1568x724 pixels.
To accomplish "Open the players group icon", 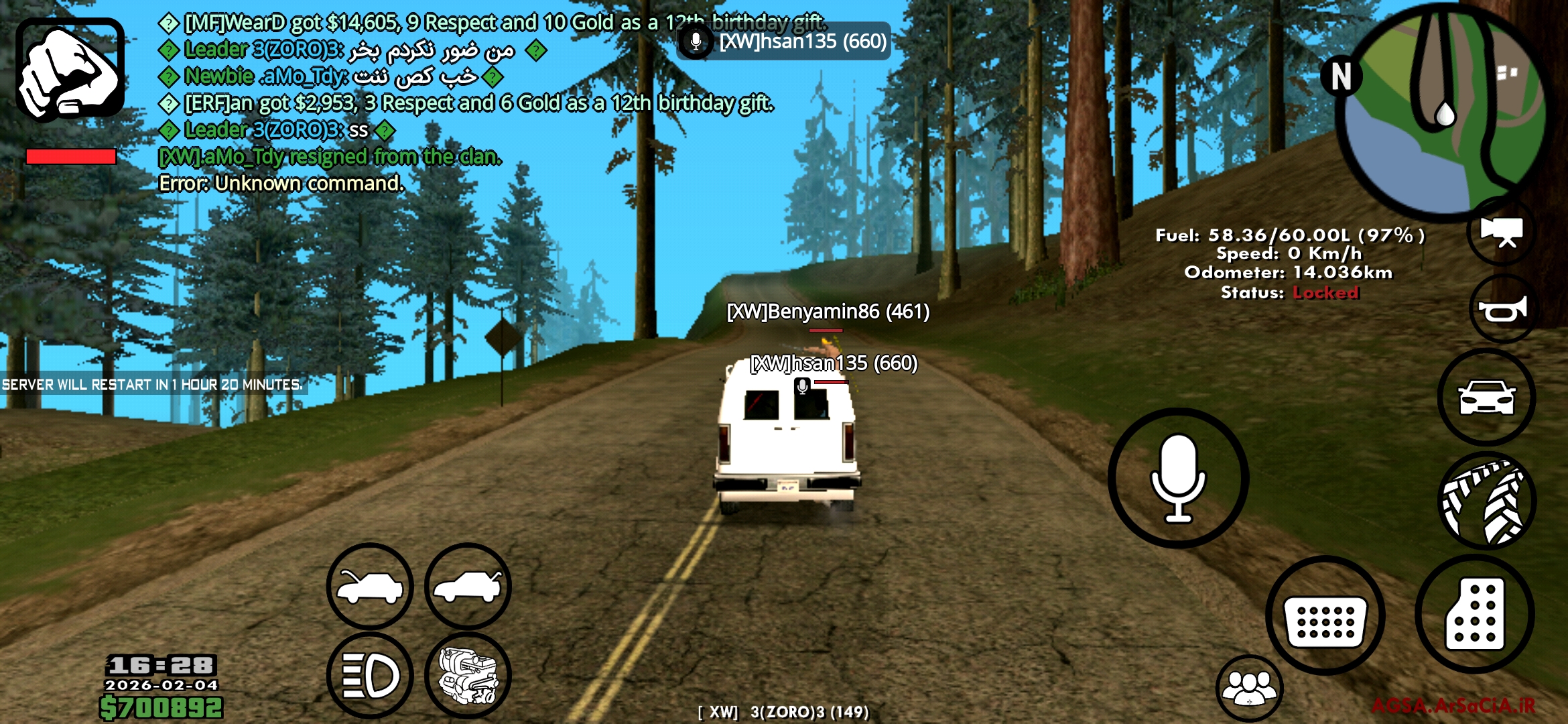I will point(1249,688).
